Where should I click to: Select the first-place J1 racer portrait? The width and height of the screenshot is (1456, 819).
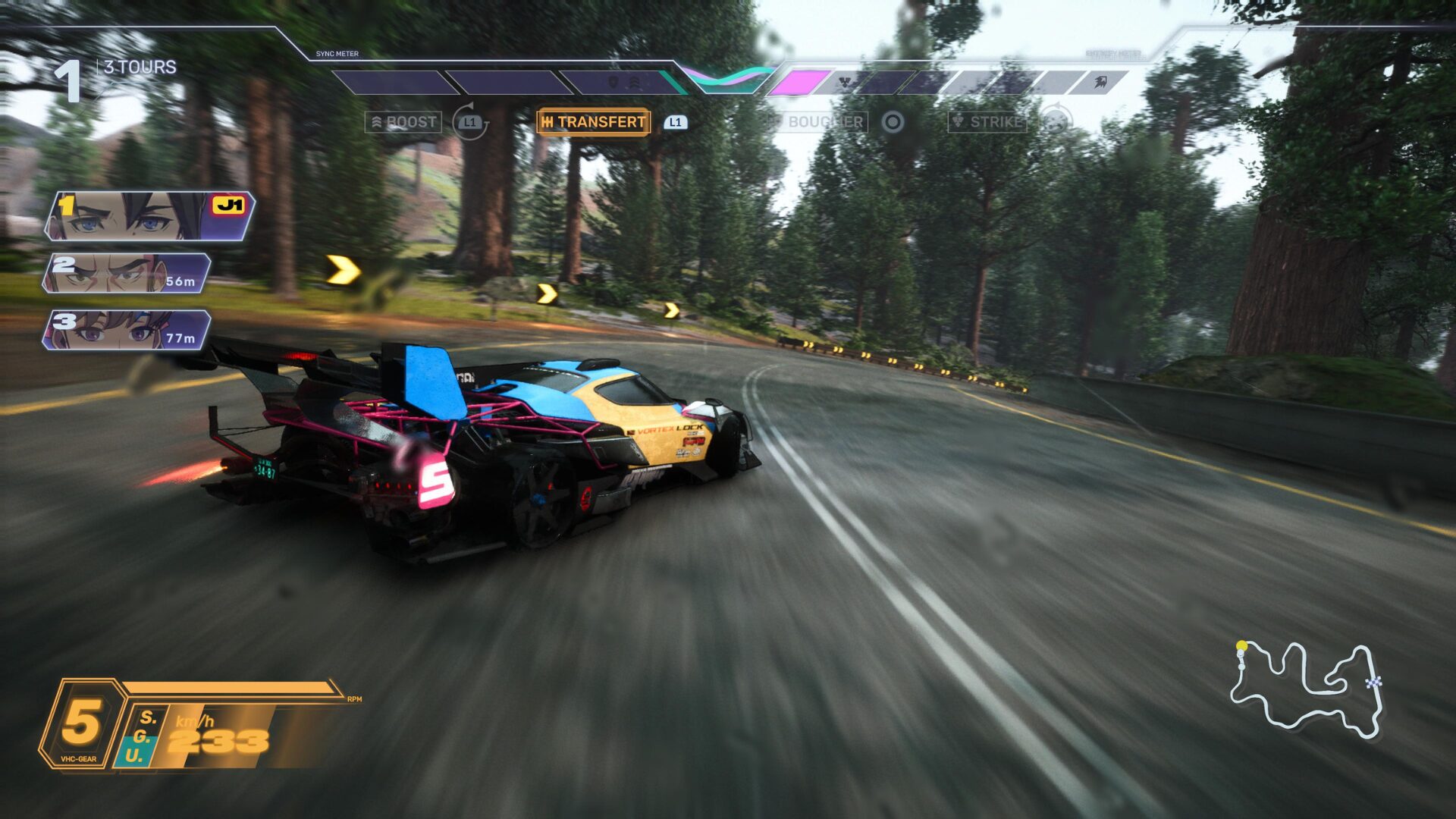[x=149, y=216]
